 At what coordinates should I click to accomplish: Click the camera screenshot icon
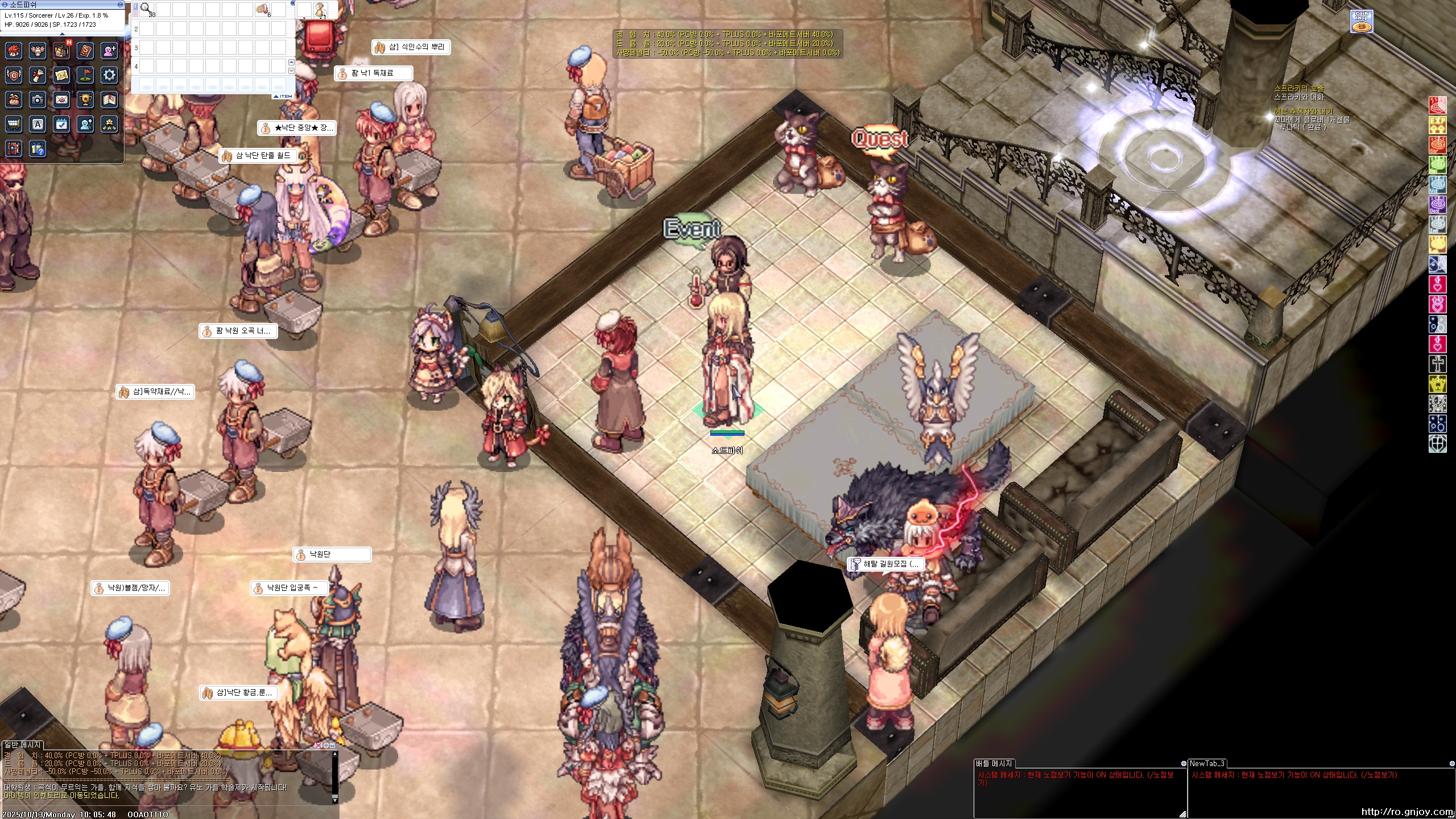pyautogui.click(x=38, y=100)
